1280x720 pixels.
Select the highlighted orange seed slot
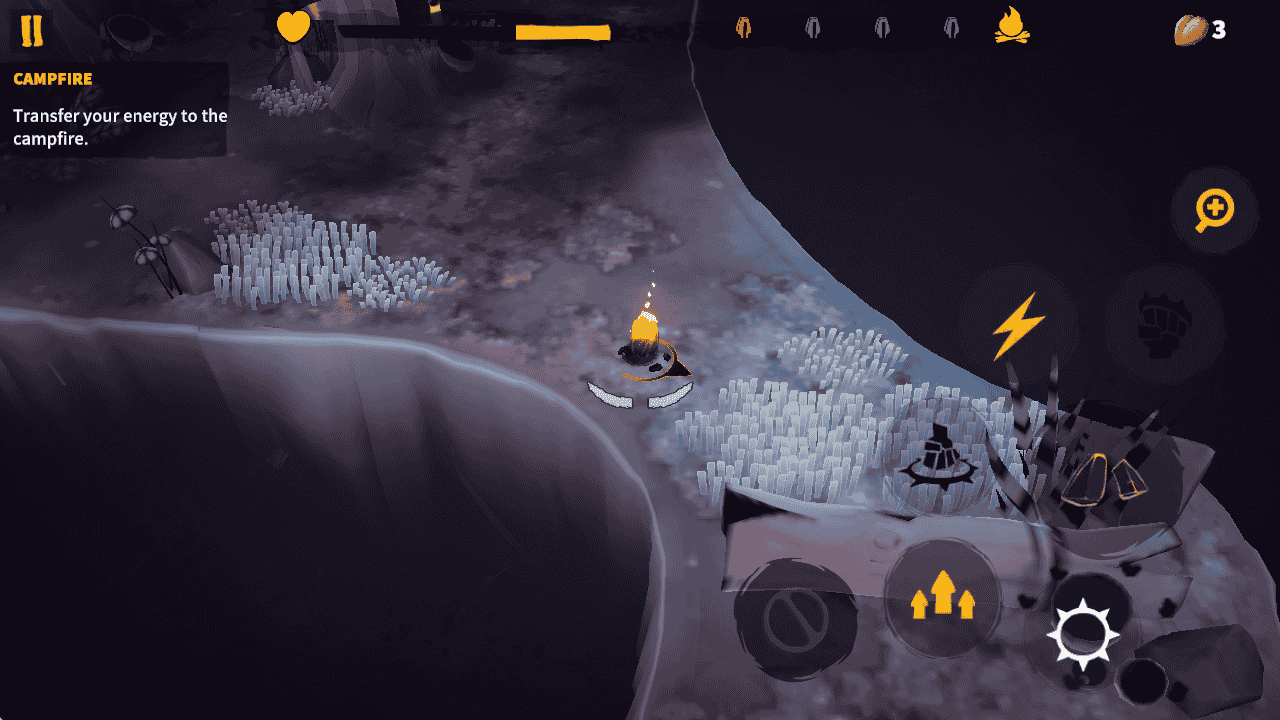point(742,28)
